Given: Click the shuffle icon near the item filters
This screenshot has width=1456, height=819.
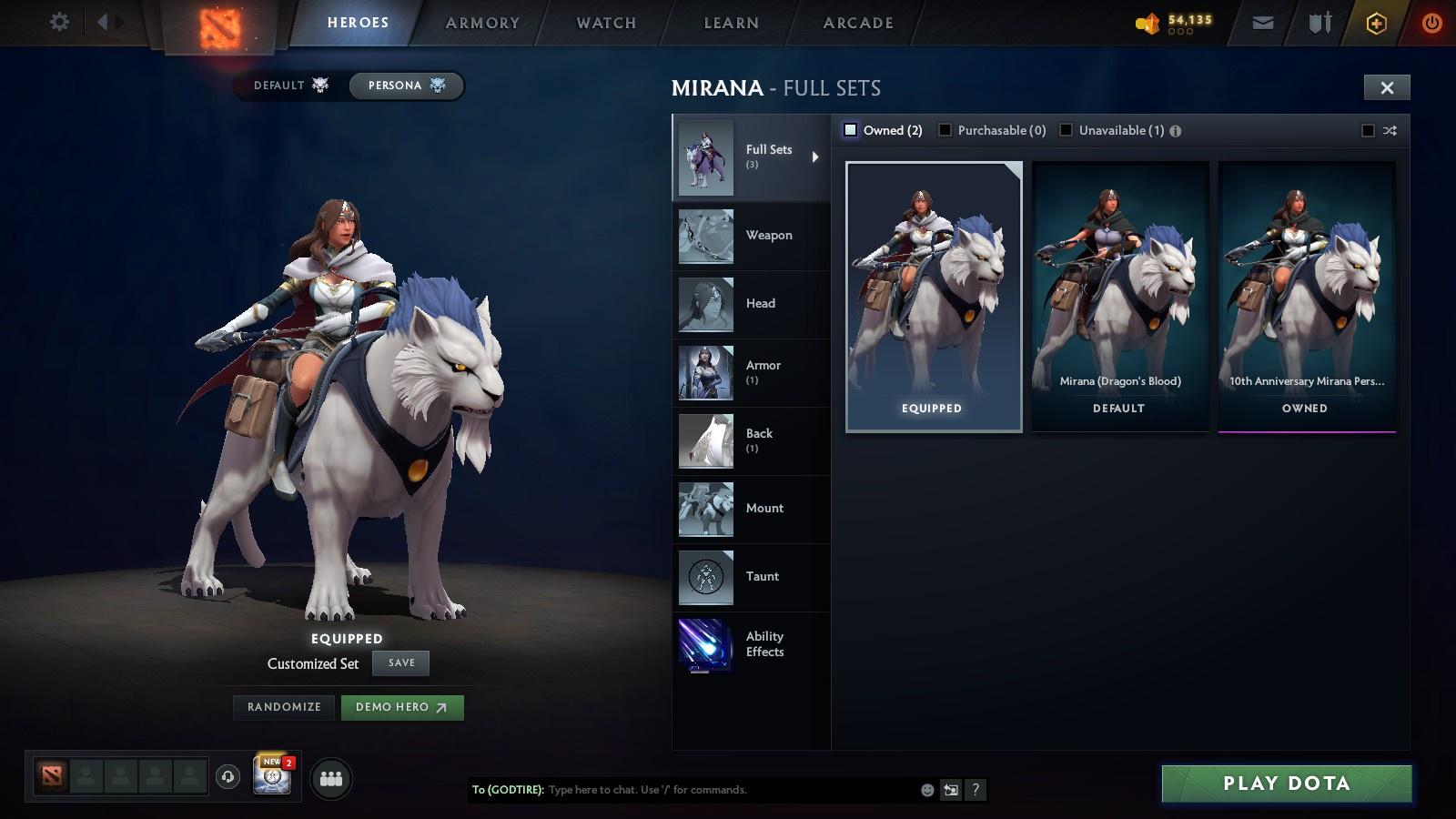Looking at the screenshot, I should (x=1390, y=130).
